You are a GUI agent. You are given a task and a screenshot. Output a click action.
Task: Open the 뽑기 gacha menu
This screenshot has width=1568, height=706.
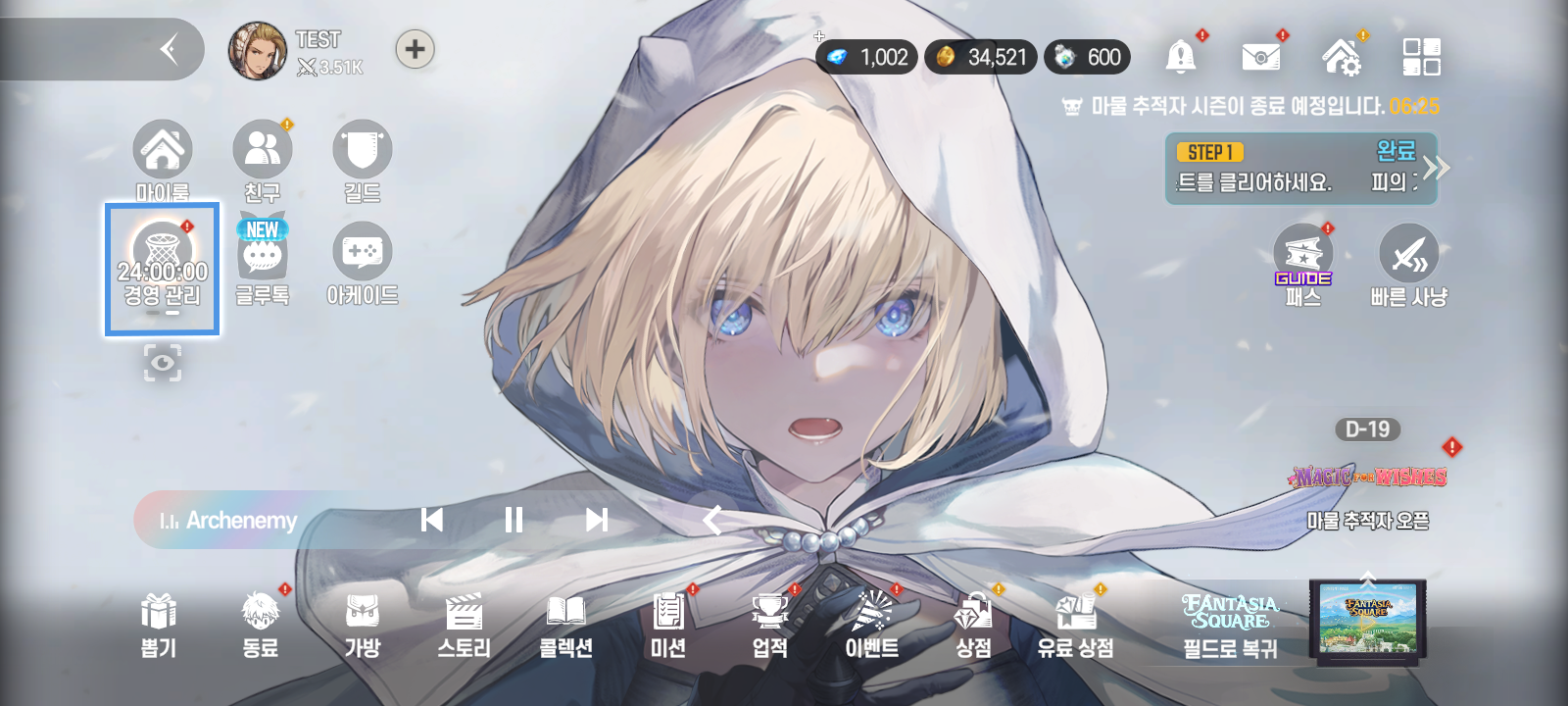coord(159,624)
